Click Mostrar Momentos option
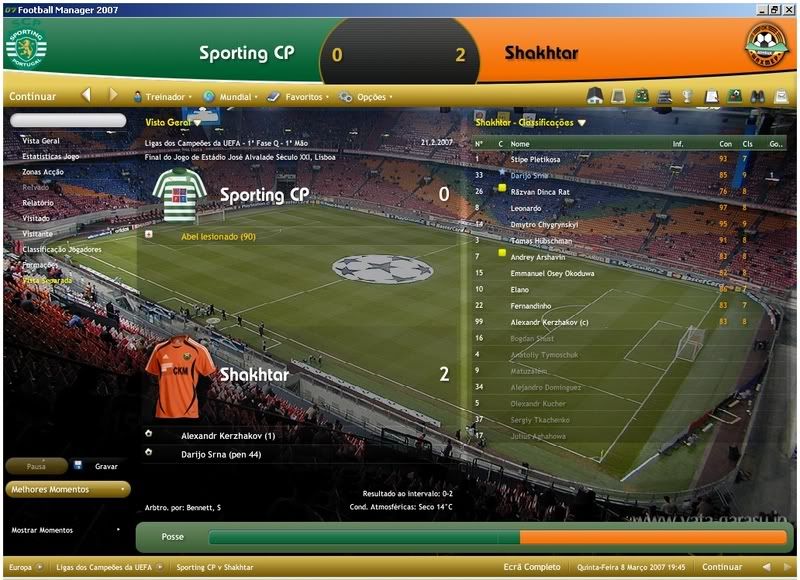Image resolution: width=800 pixels, height=580 pixels. pyautogui.click(x=42, y=529)
